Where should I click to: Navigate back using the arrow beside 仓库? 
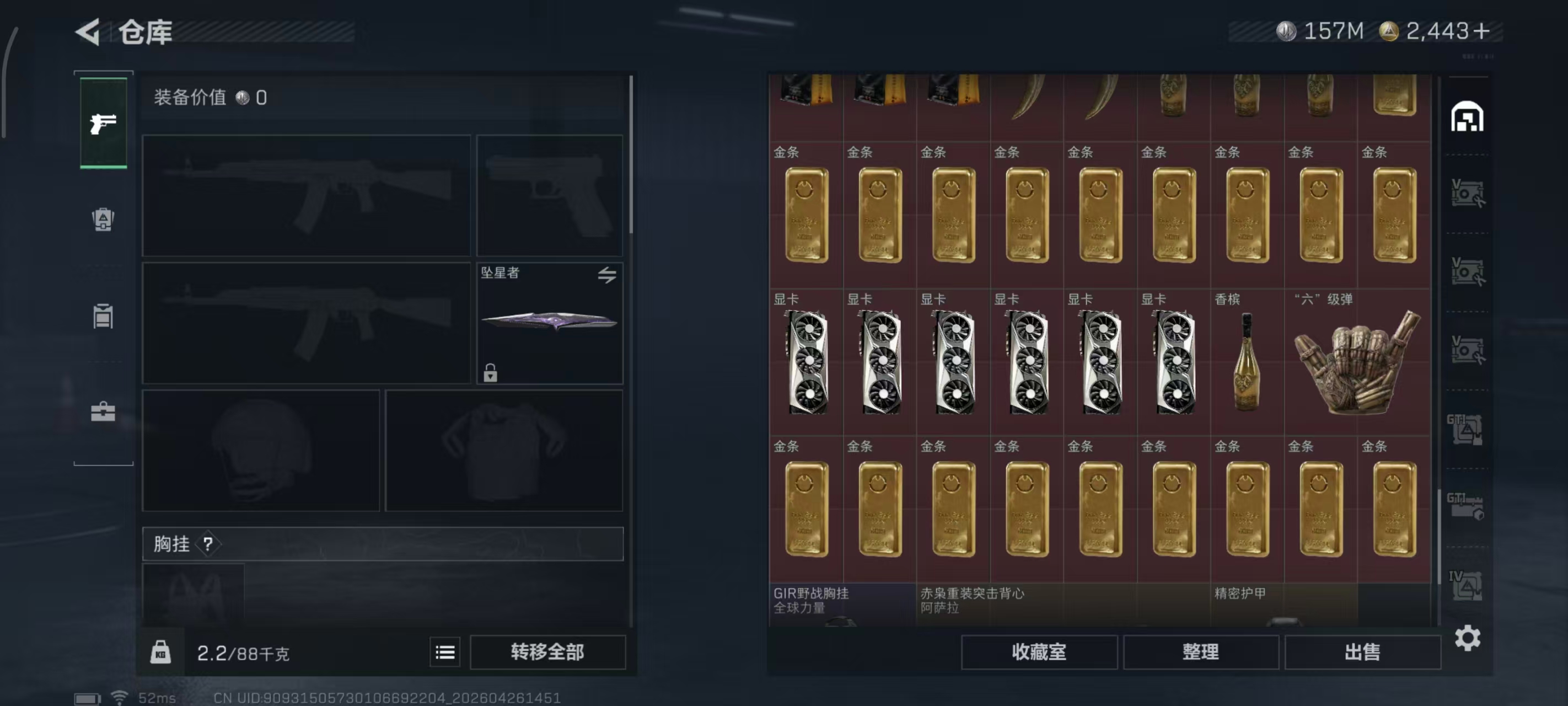(x=87, y=31)
